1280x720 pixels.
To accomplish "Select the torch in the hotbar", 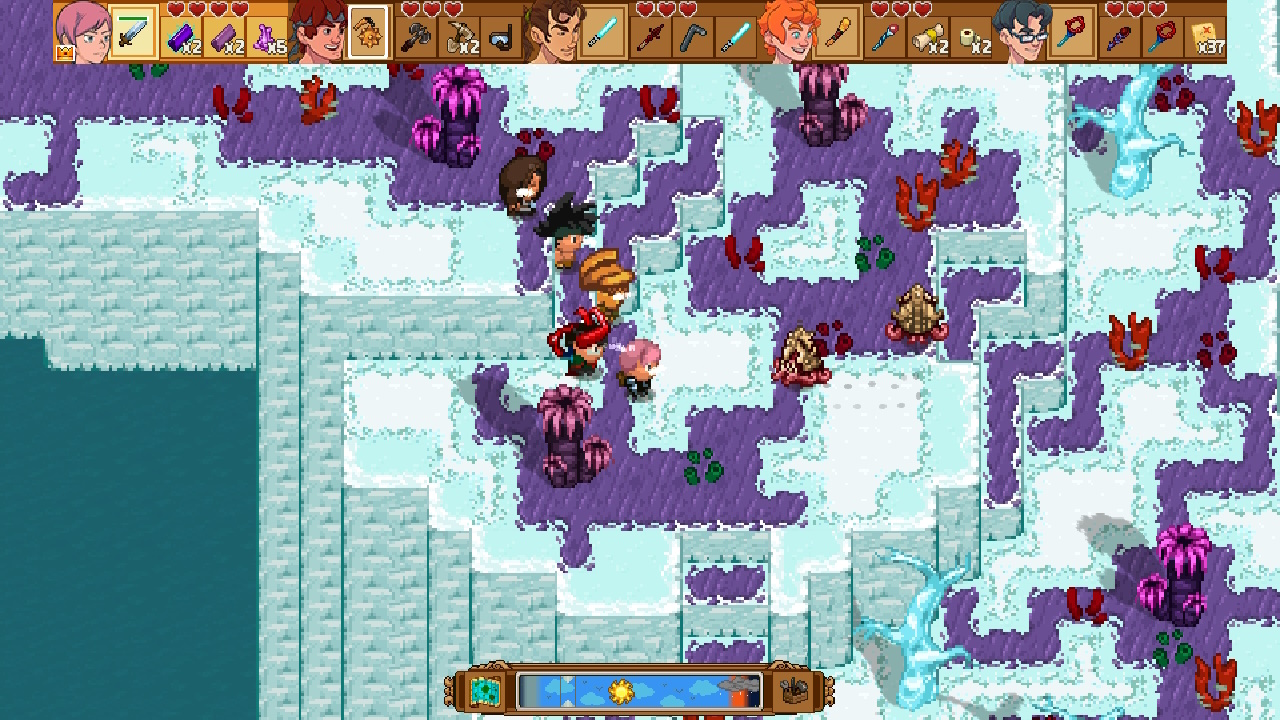I will [837, 33].
